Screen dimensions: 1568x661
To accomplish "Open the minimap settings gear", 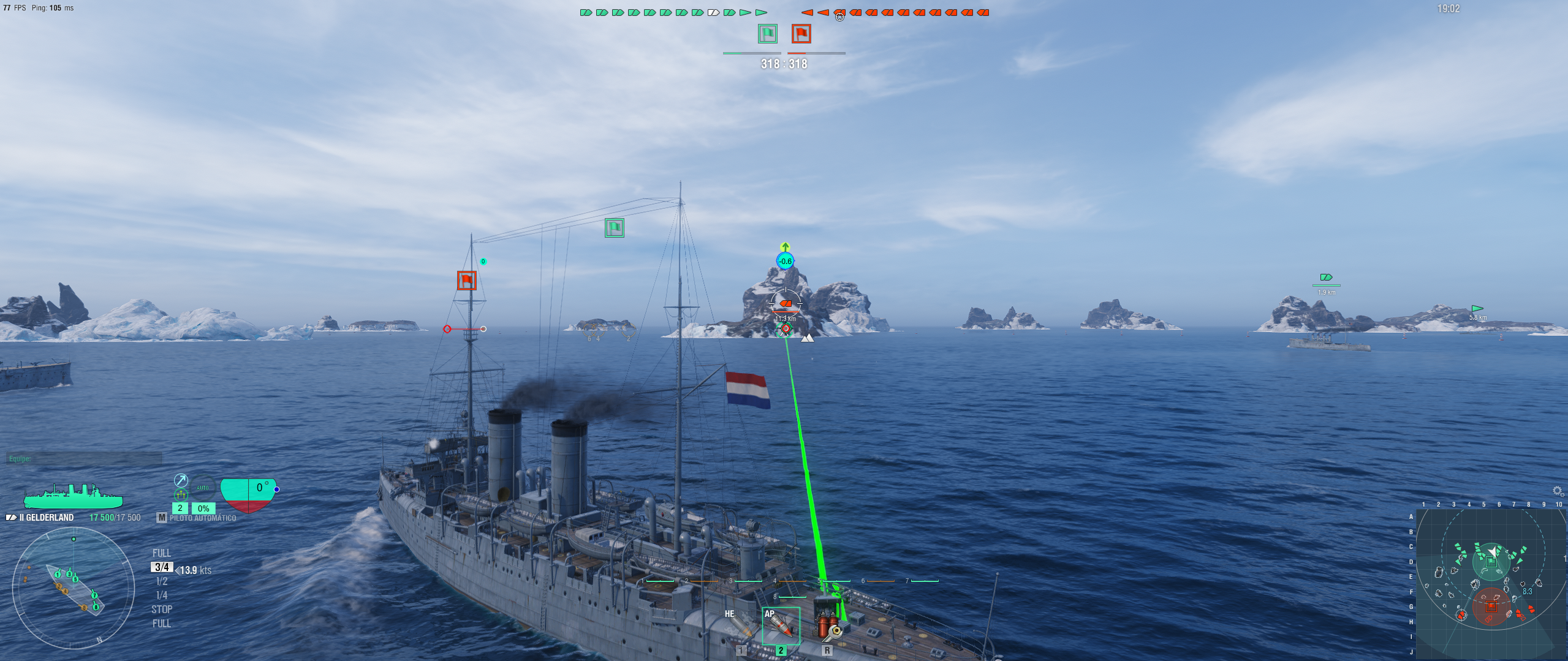I will click(x=1558, y=491).
